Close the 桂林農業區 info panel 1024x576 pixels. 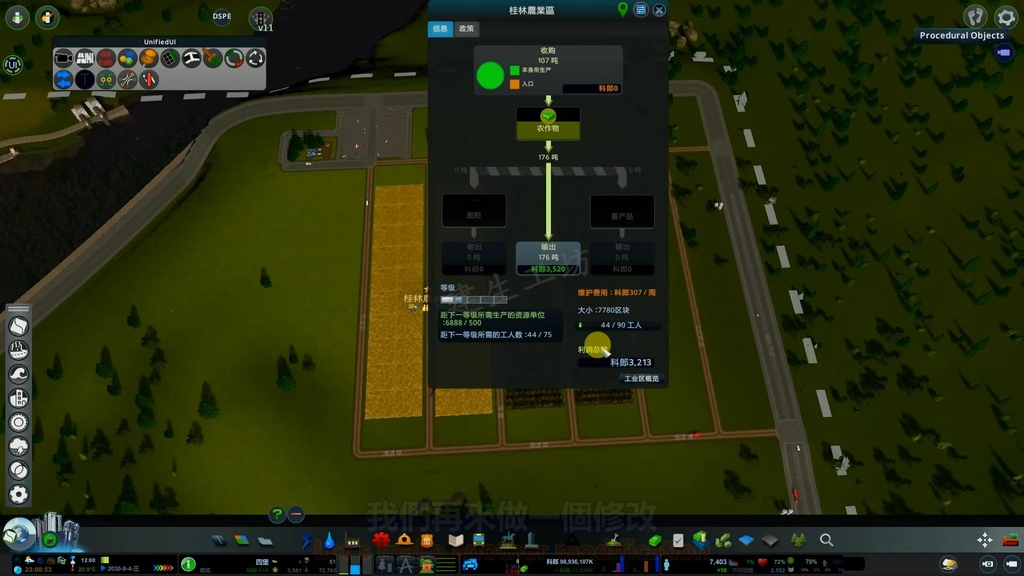coord(659,10)
